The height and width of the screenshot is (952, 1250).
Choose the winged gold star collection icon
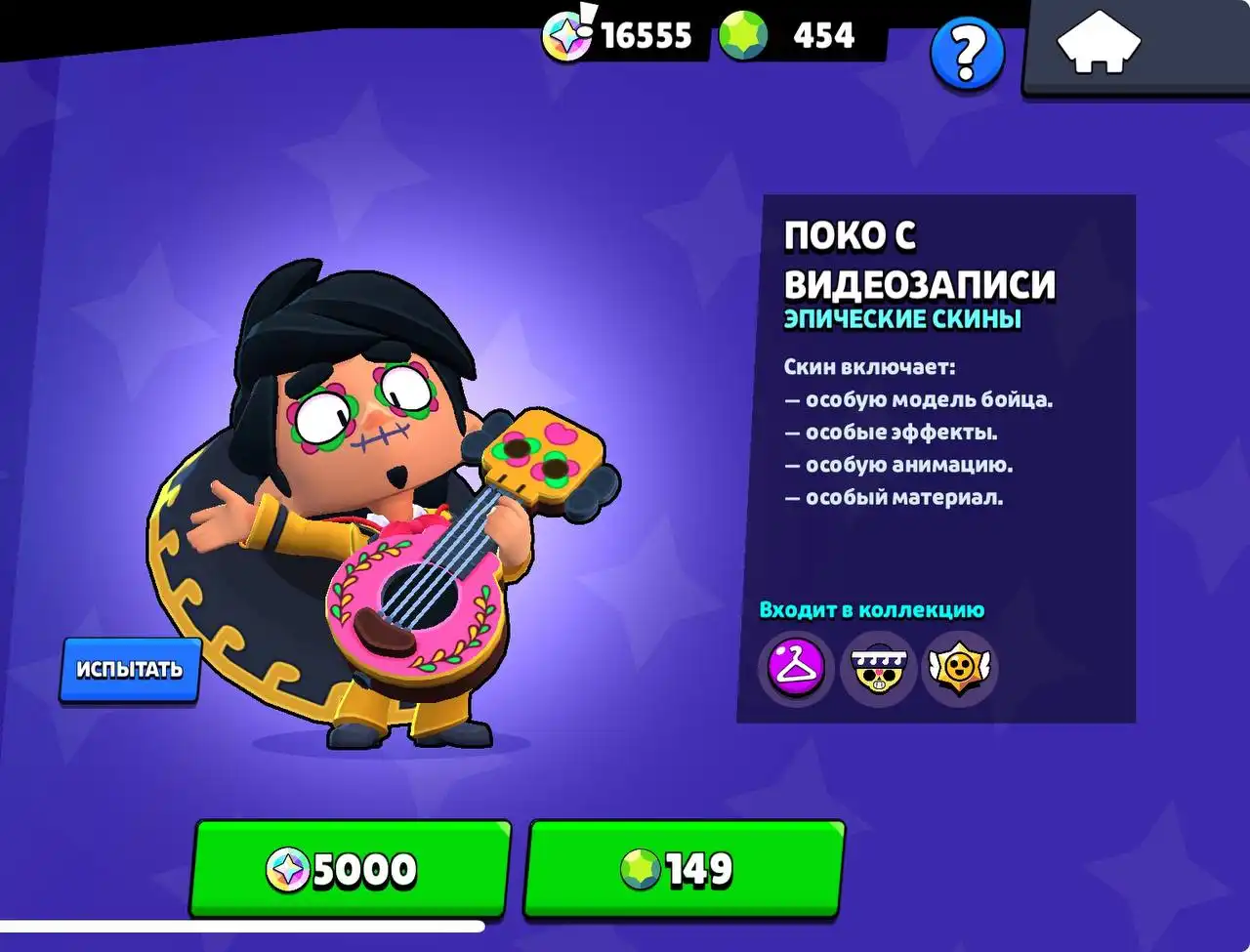[x=958, y=668]
